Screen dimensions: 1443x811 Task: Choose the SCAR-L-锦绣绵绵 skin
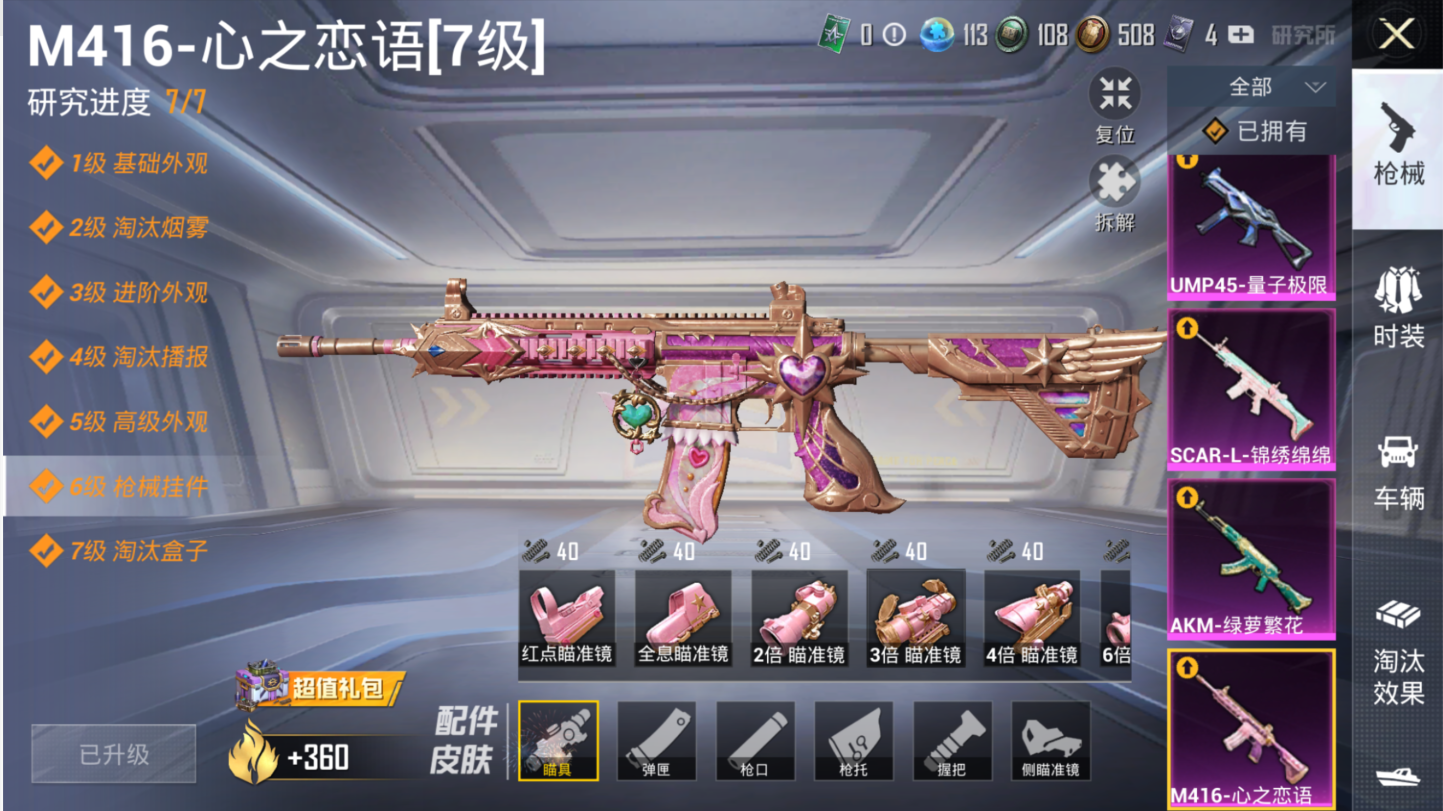coord(1250,388)
